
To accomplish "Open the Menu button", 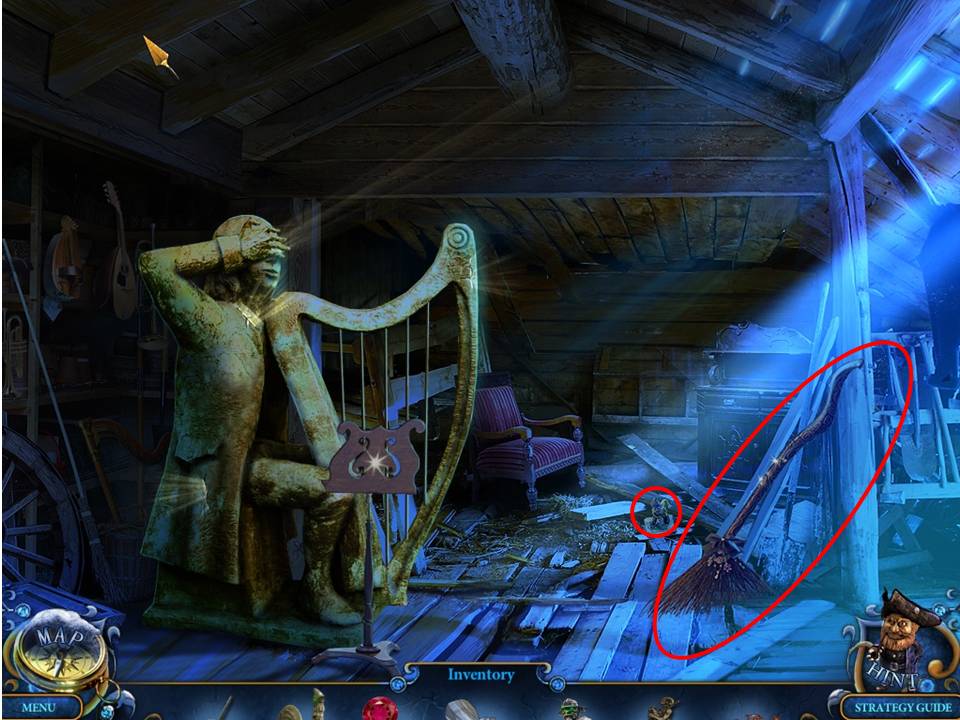I will click(x=39, y=708).
